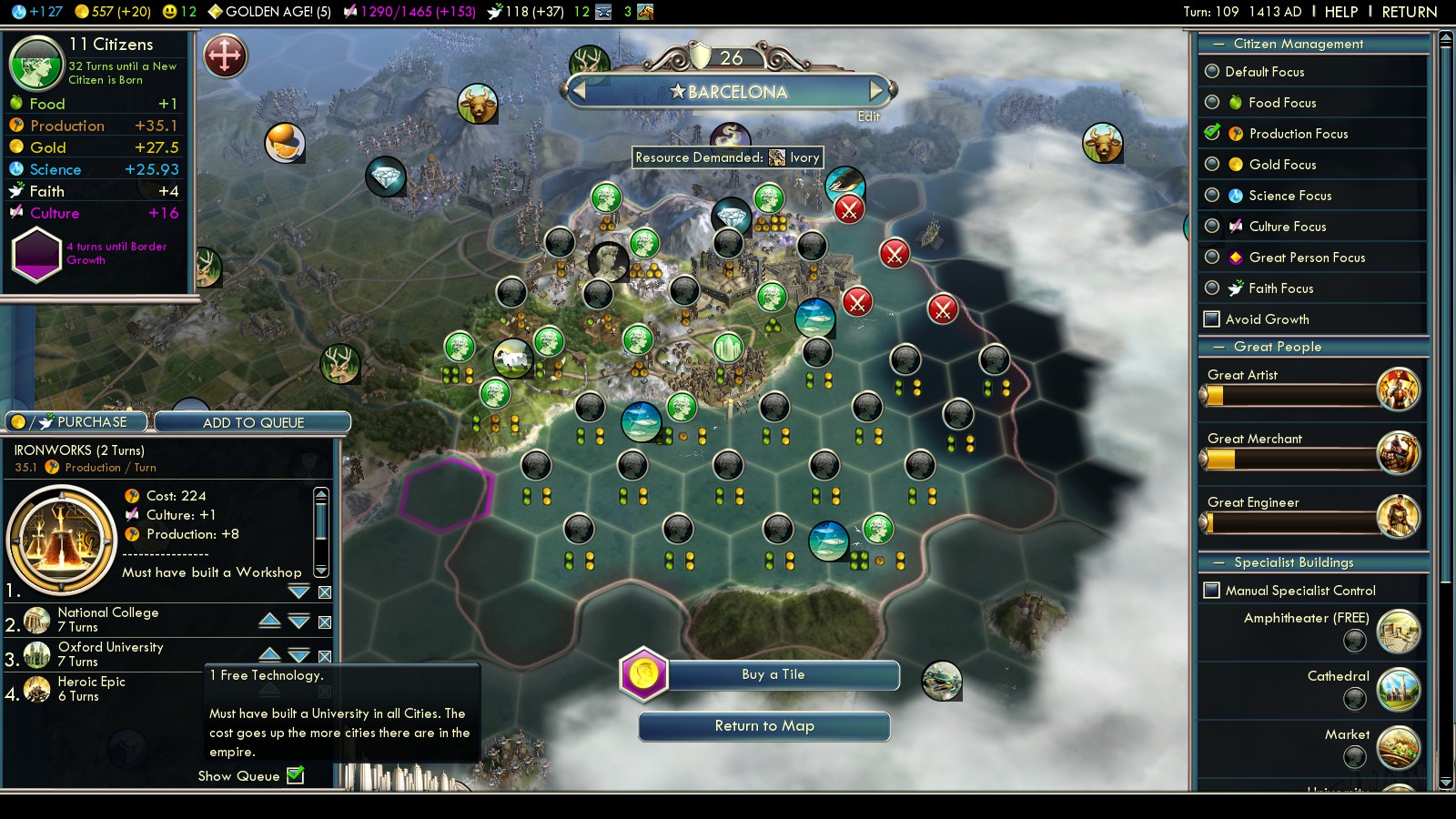Open the Purchase tab
This screenshot has width=1456, height=819.
tap(77, 422)
